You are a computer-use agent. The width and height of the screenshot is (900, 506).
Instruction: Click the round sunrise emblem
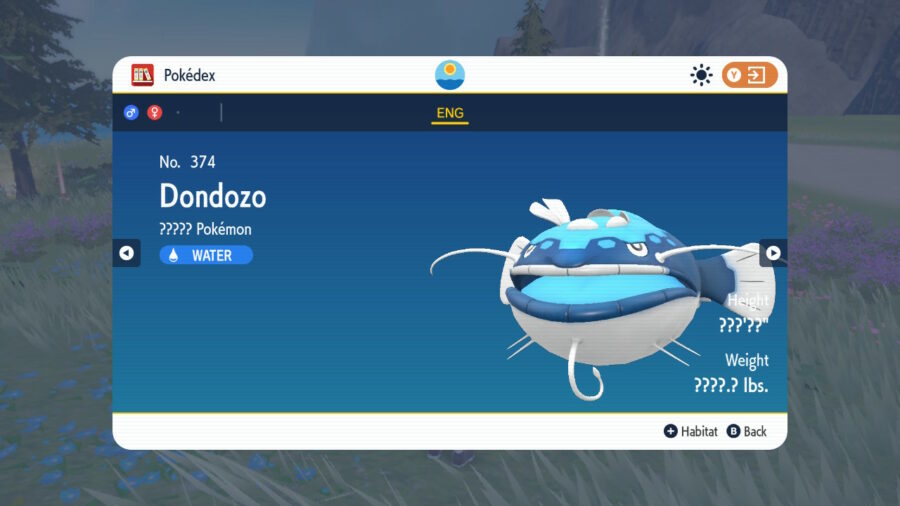450,75
